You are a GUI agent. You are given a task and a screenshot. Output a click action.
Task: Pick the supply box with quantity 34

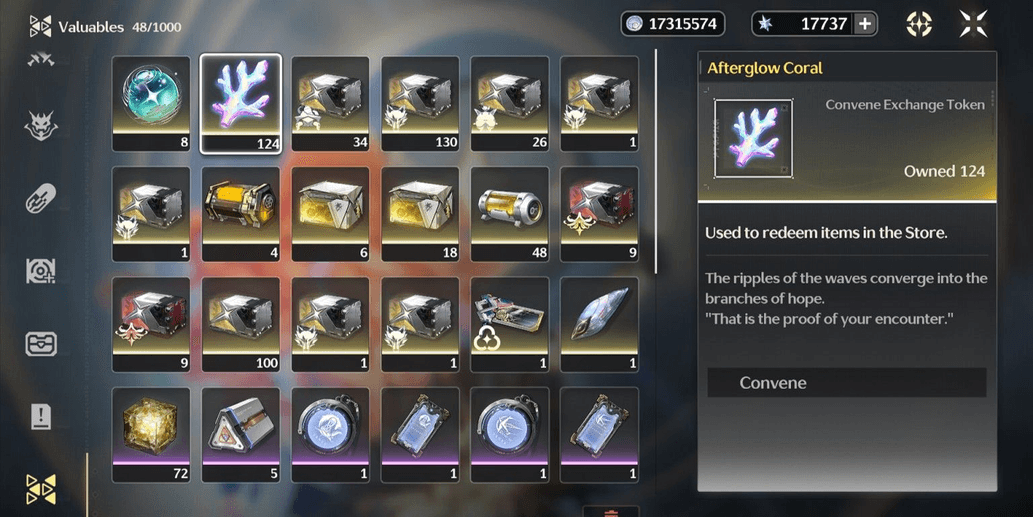(330, 104)
